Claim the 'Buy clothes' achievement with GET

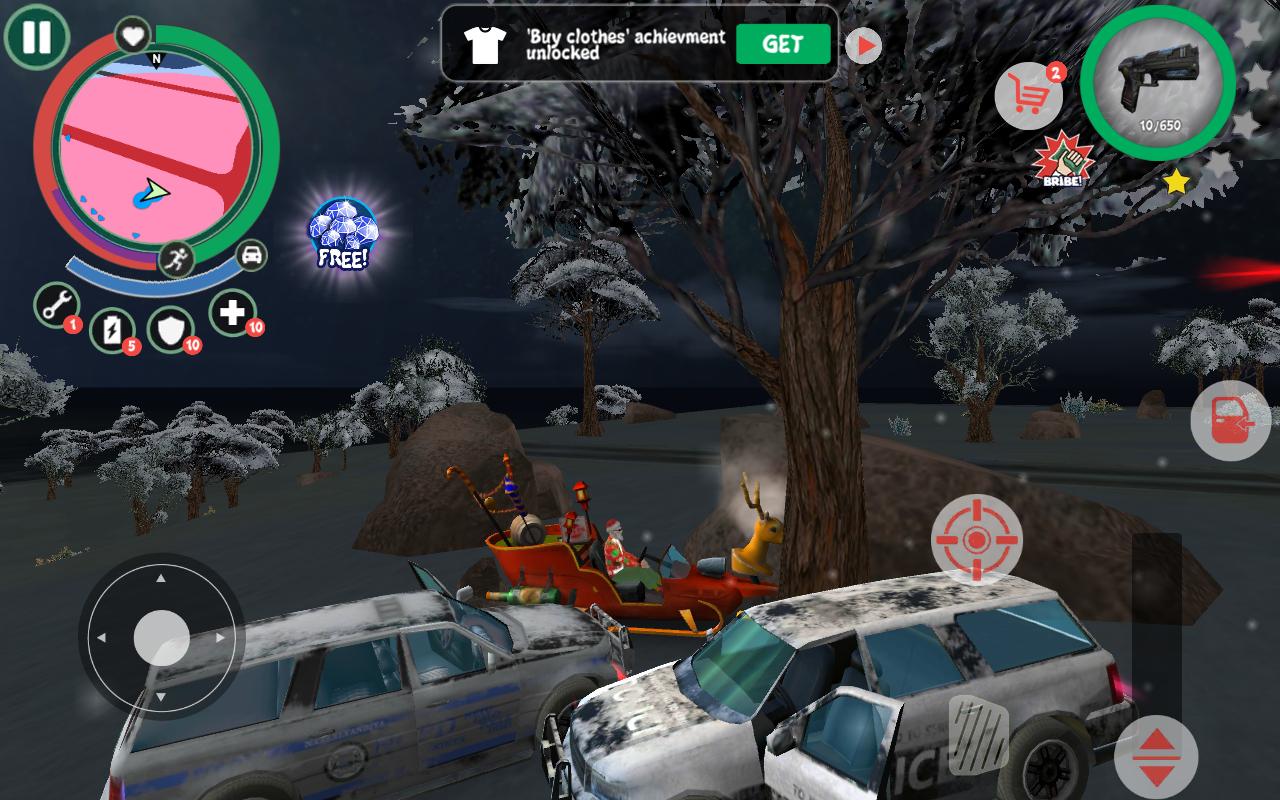point(783,44)
